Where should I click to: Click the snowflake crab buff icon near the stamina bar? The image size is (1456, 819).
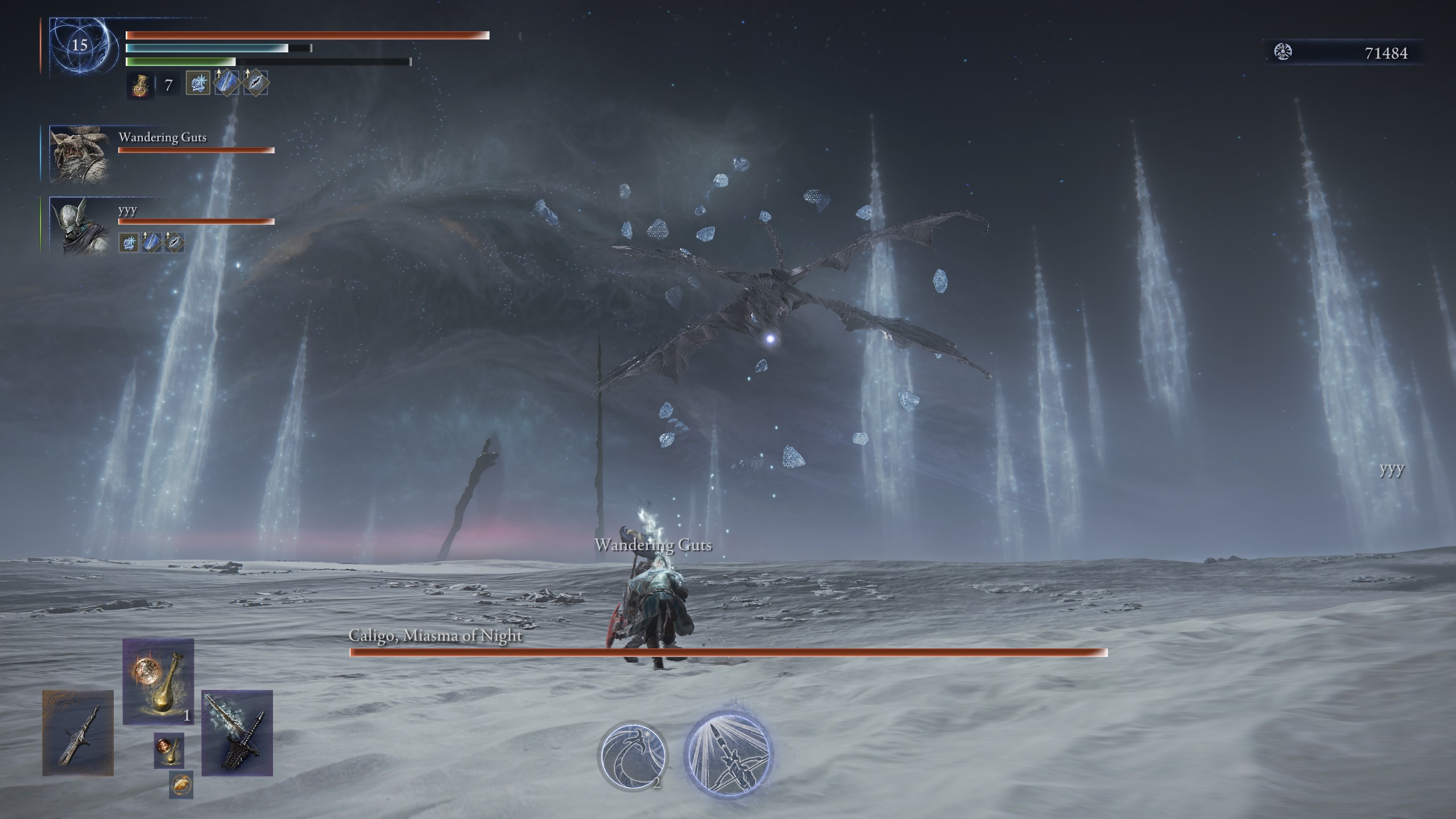click(198, 84)
